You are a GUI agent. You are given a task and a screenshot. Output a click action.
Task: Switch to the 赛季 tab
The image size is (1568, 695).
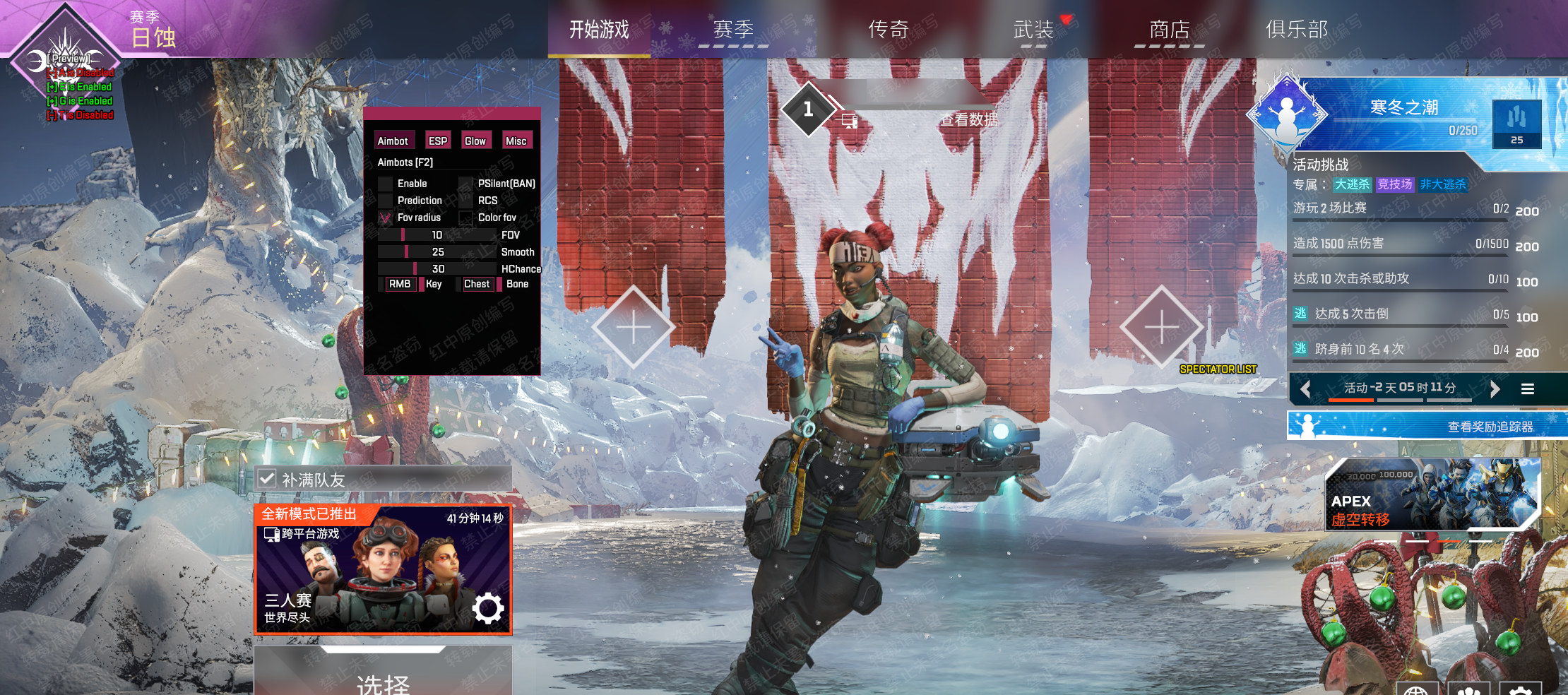coord(733,30)
